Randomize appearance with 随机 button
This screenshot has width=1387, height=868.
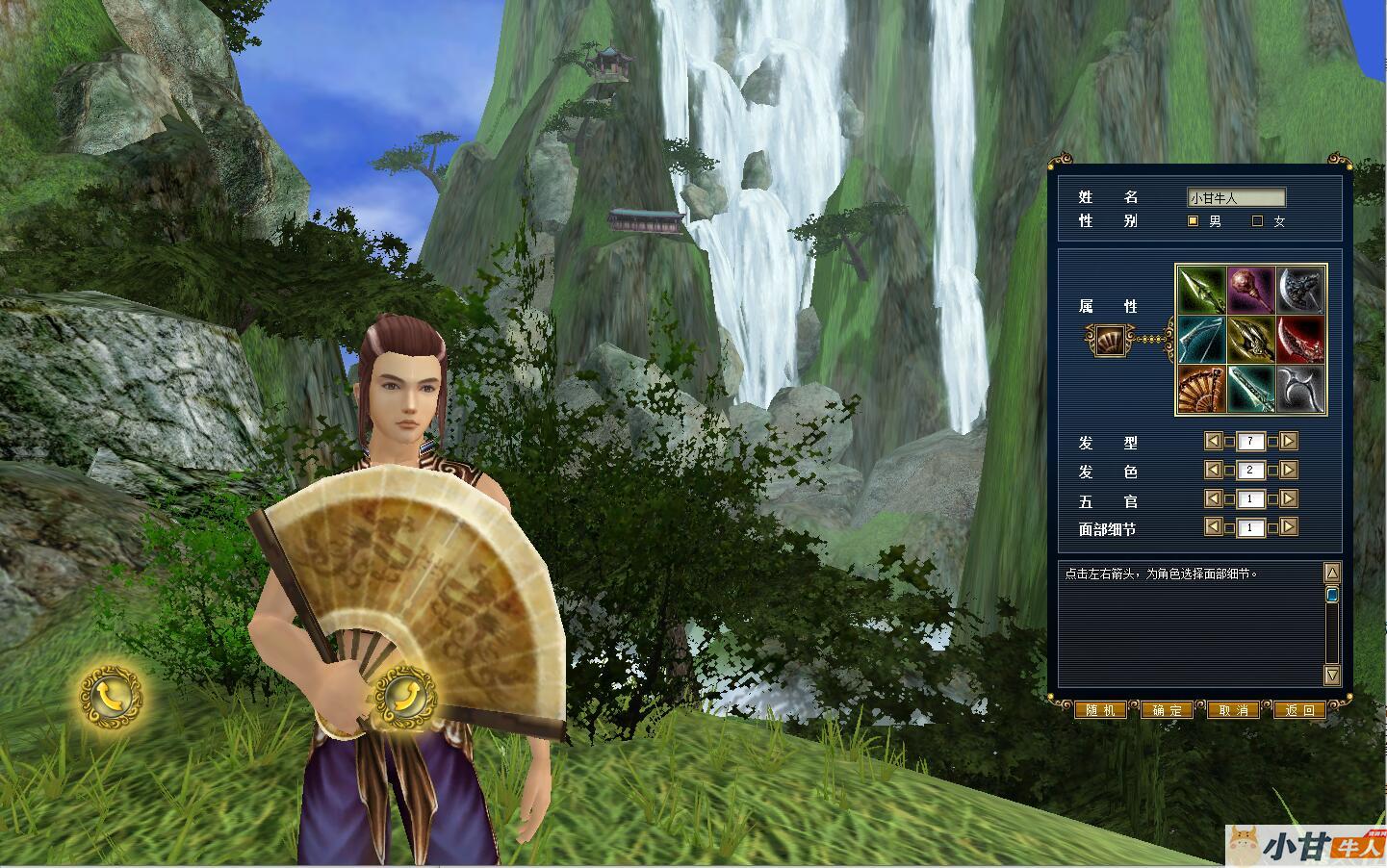(1100, 710)
